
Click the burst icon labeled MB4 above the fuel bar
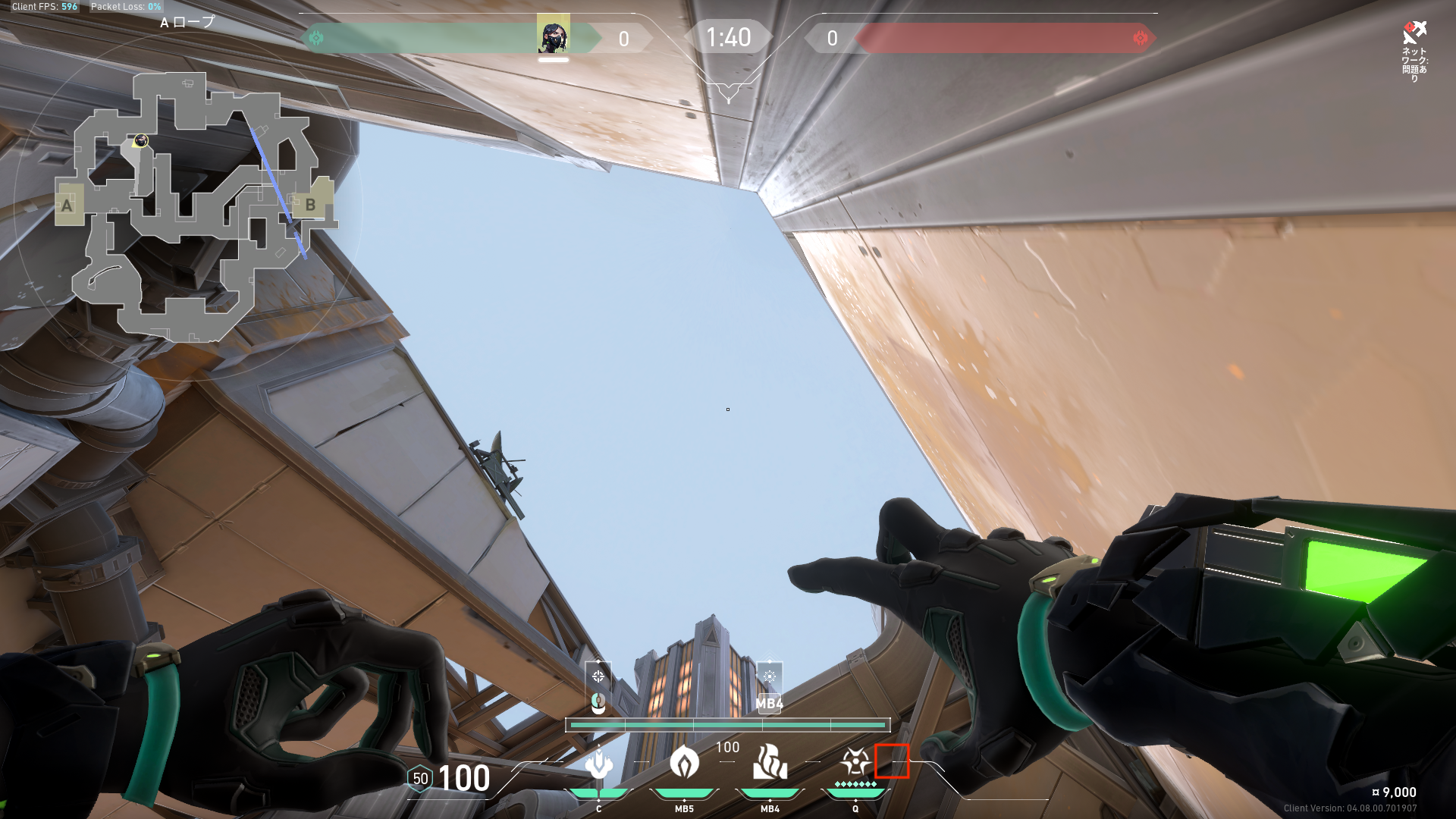pos(769,676)
